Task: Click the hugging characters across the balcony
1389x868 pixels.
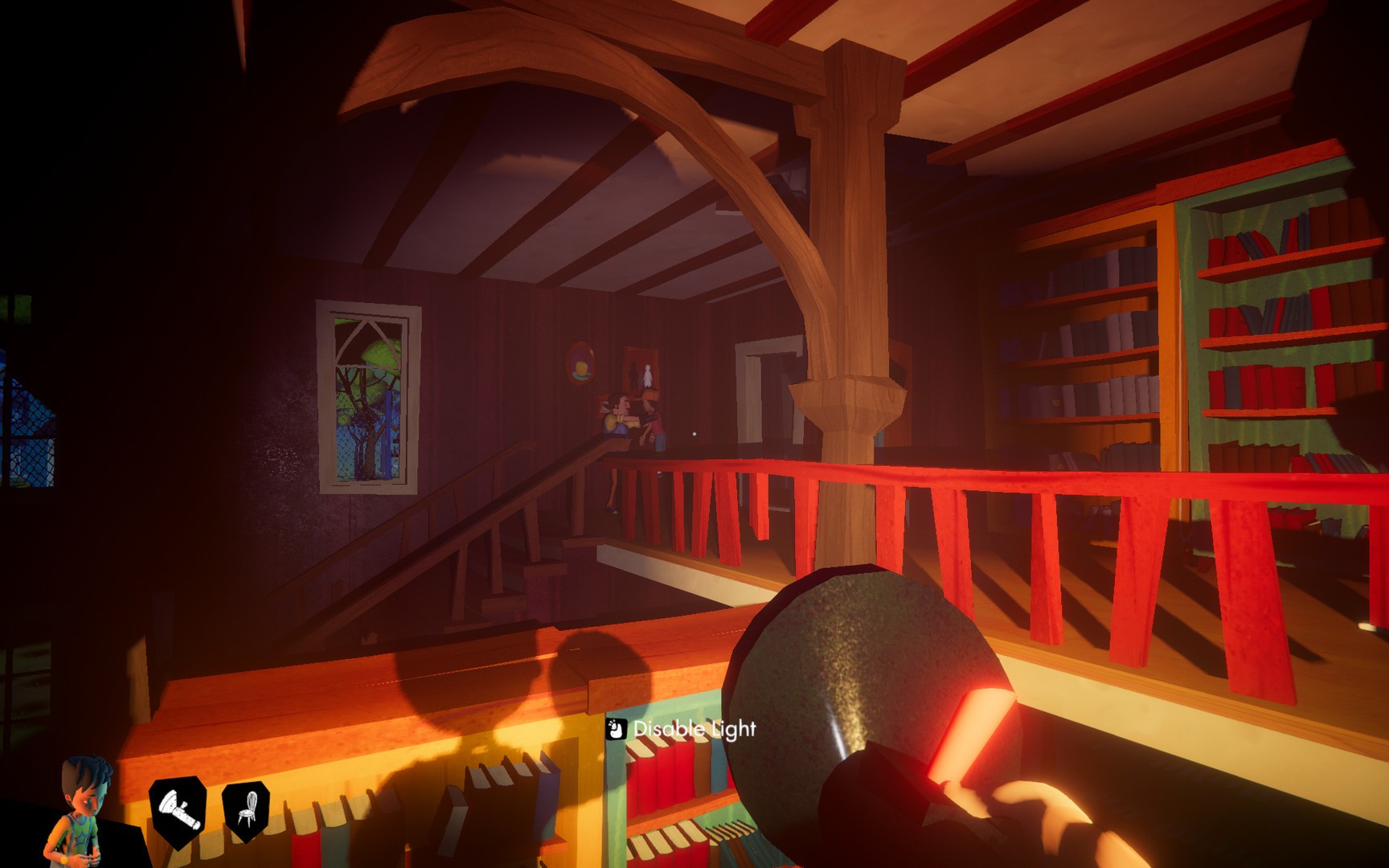Action: click(635, 418)
